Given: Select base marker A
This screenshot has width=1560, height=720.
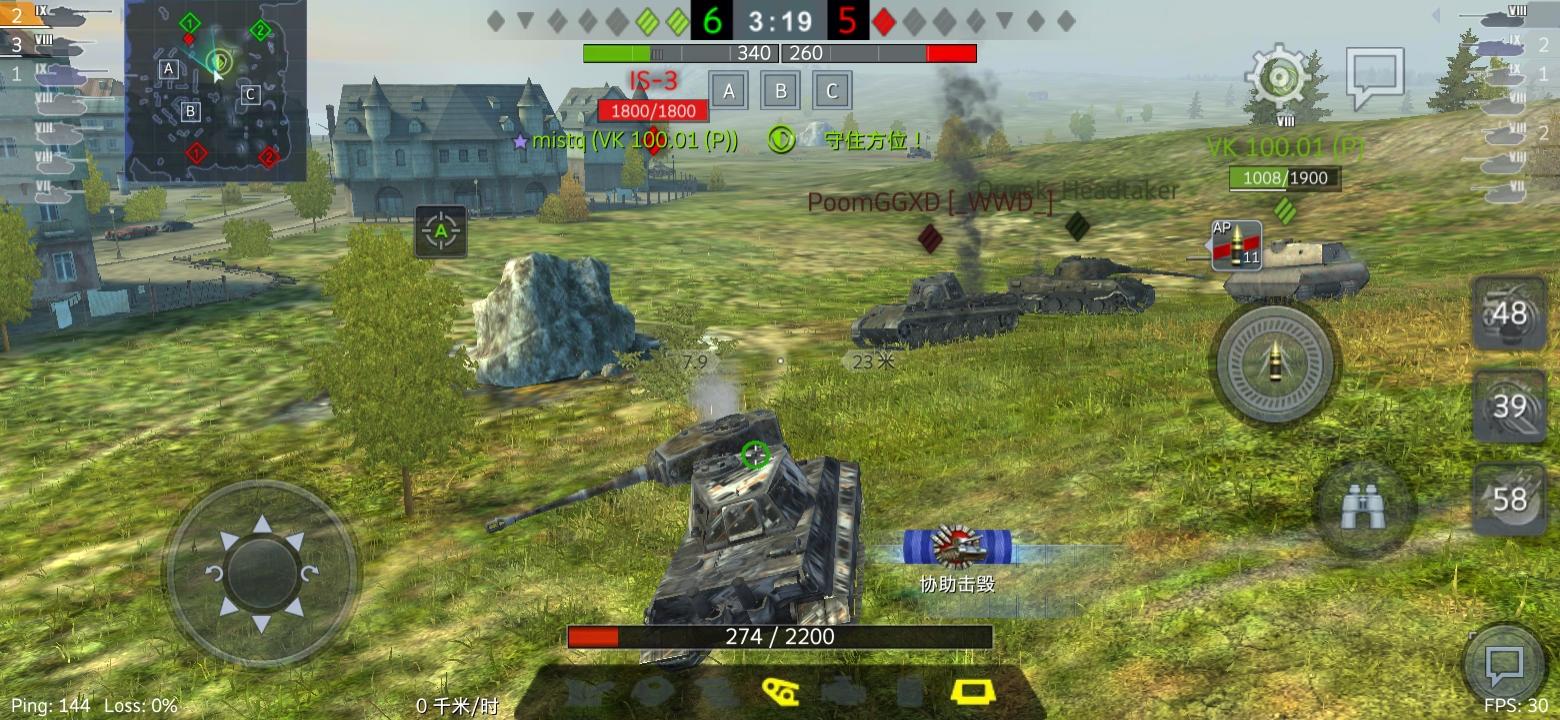Looking at the screenshot, I should point(728,90).
